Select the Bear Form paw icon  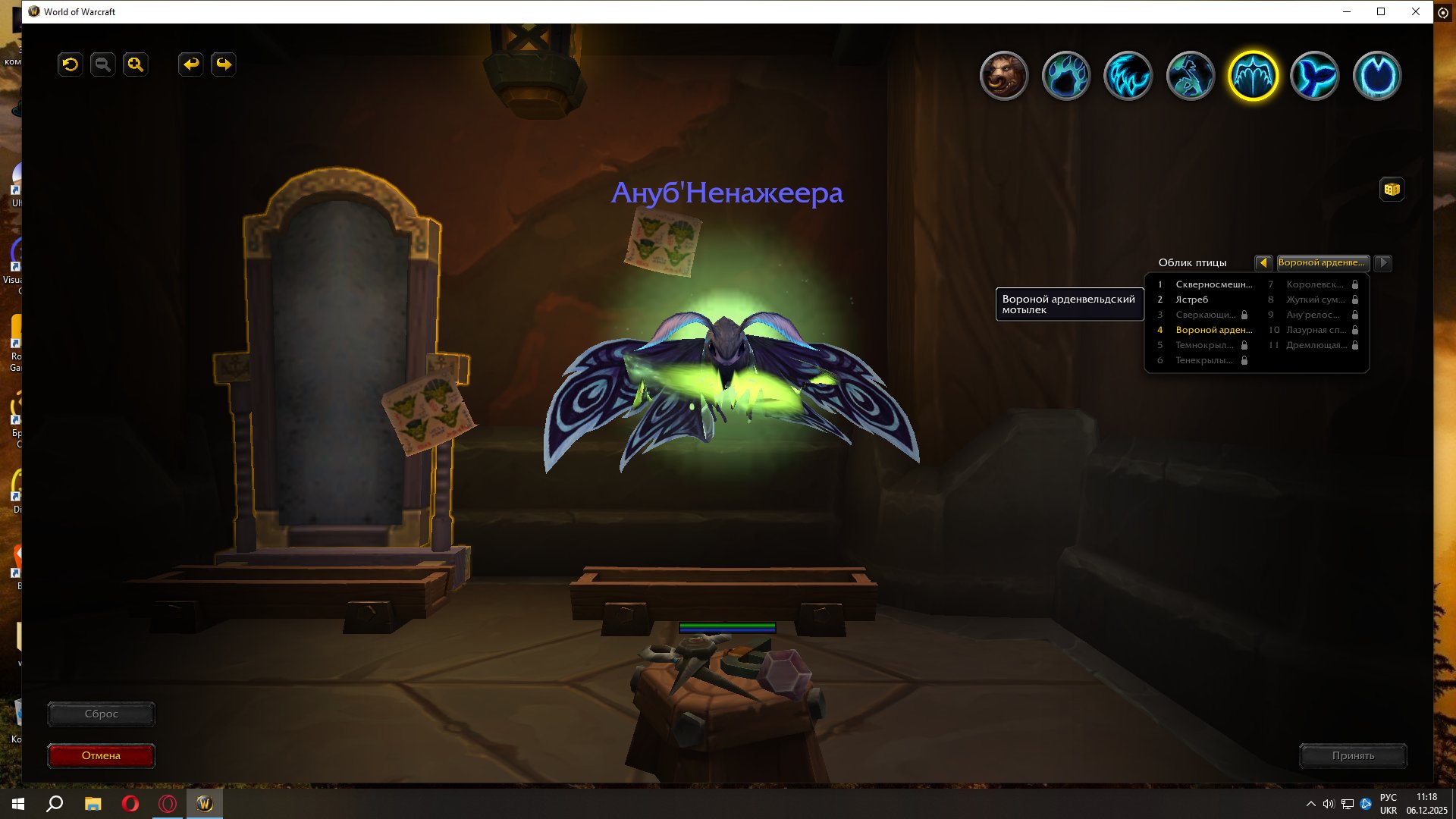point(1067,76)
